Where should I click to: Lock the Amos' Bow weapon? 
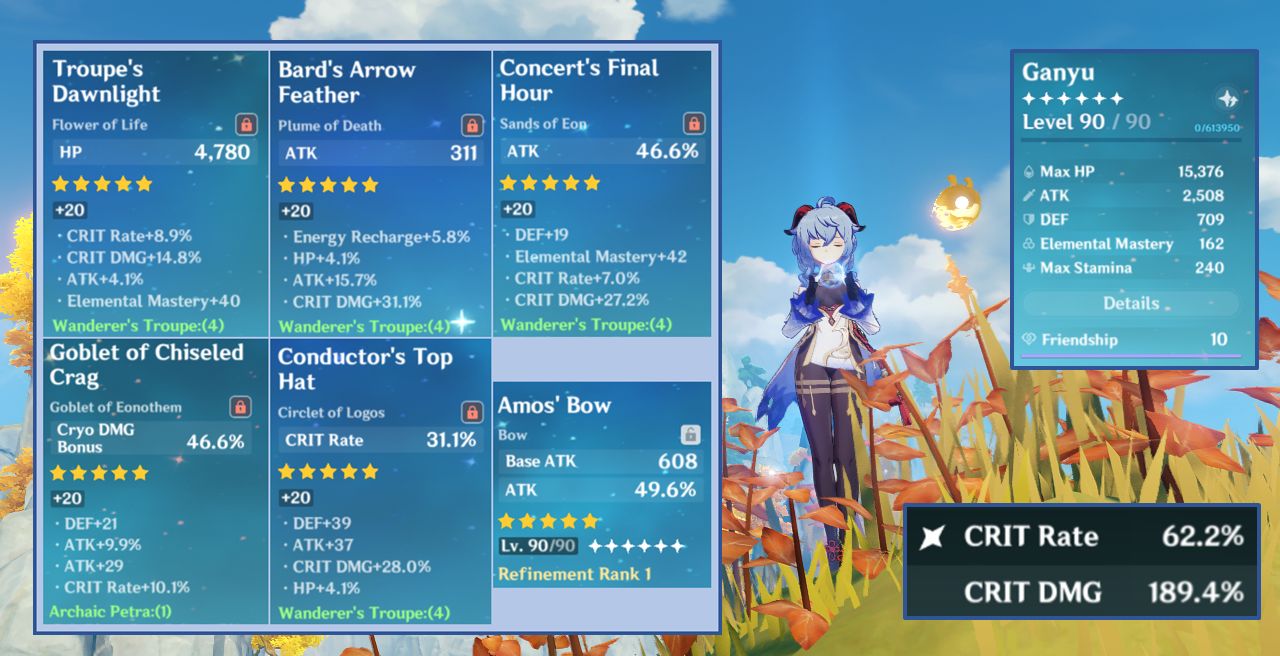click(x=690, y=434)
